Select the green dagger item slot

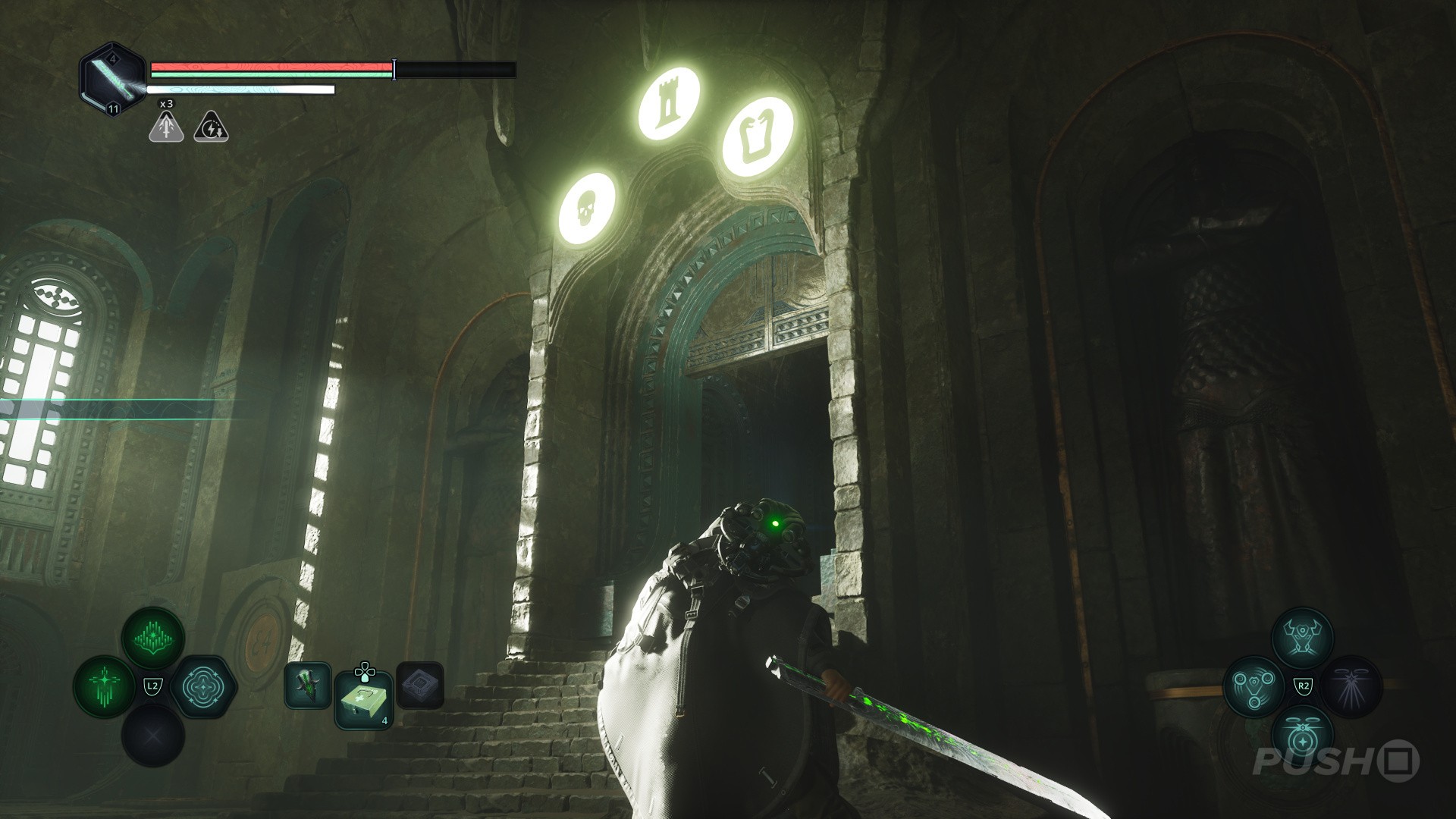point(307,686)
